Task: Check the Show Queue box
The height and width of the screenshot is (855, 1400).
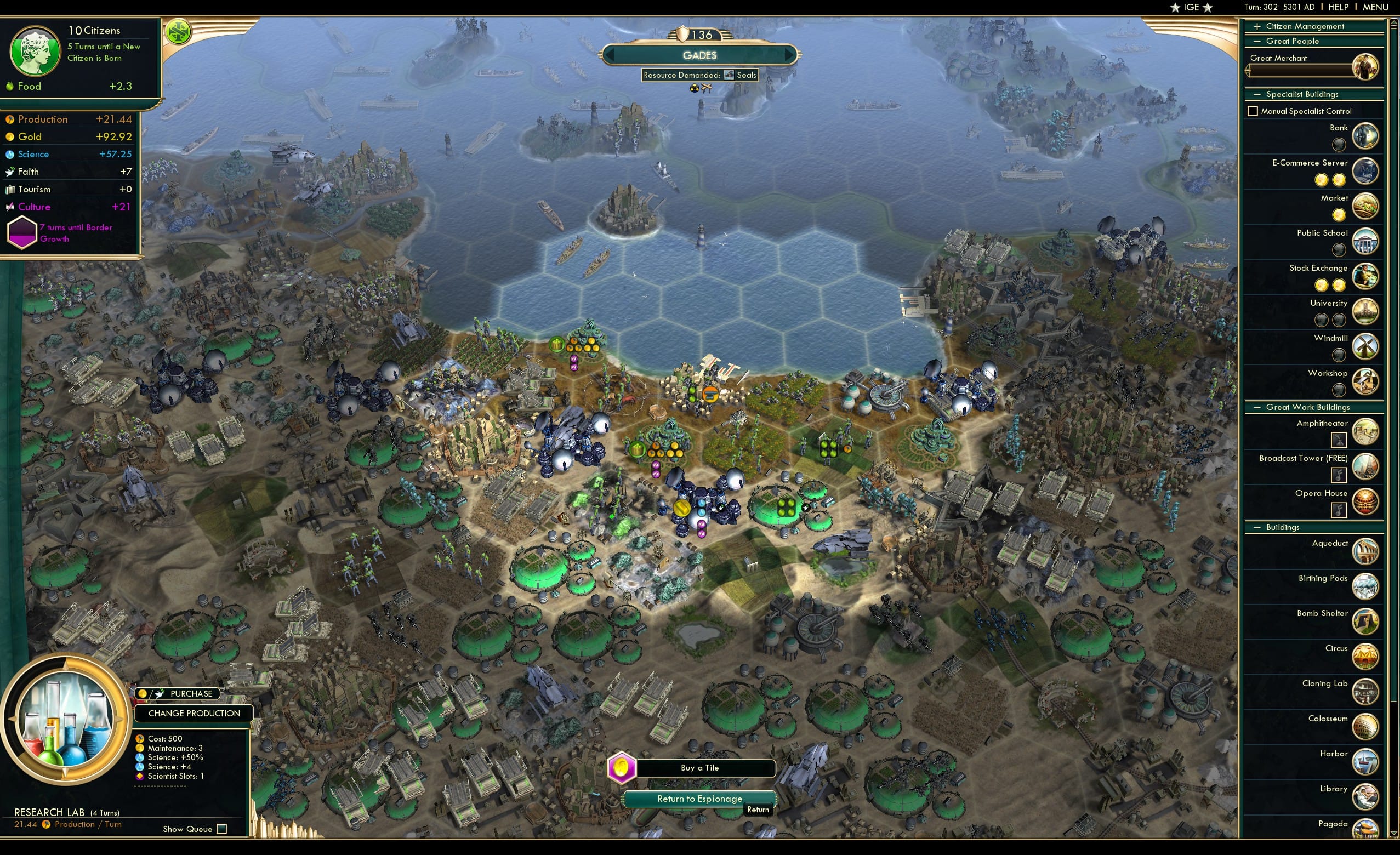Action: tap(220, 829)
